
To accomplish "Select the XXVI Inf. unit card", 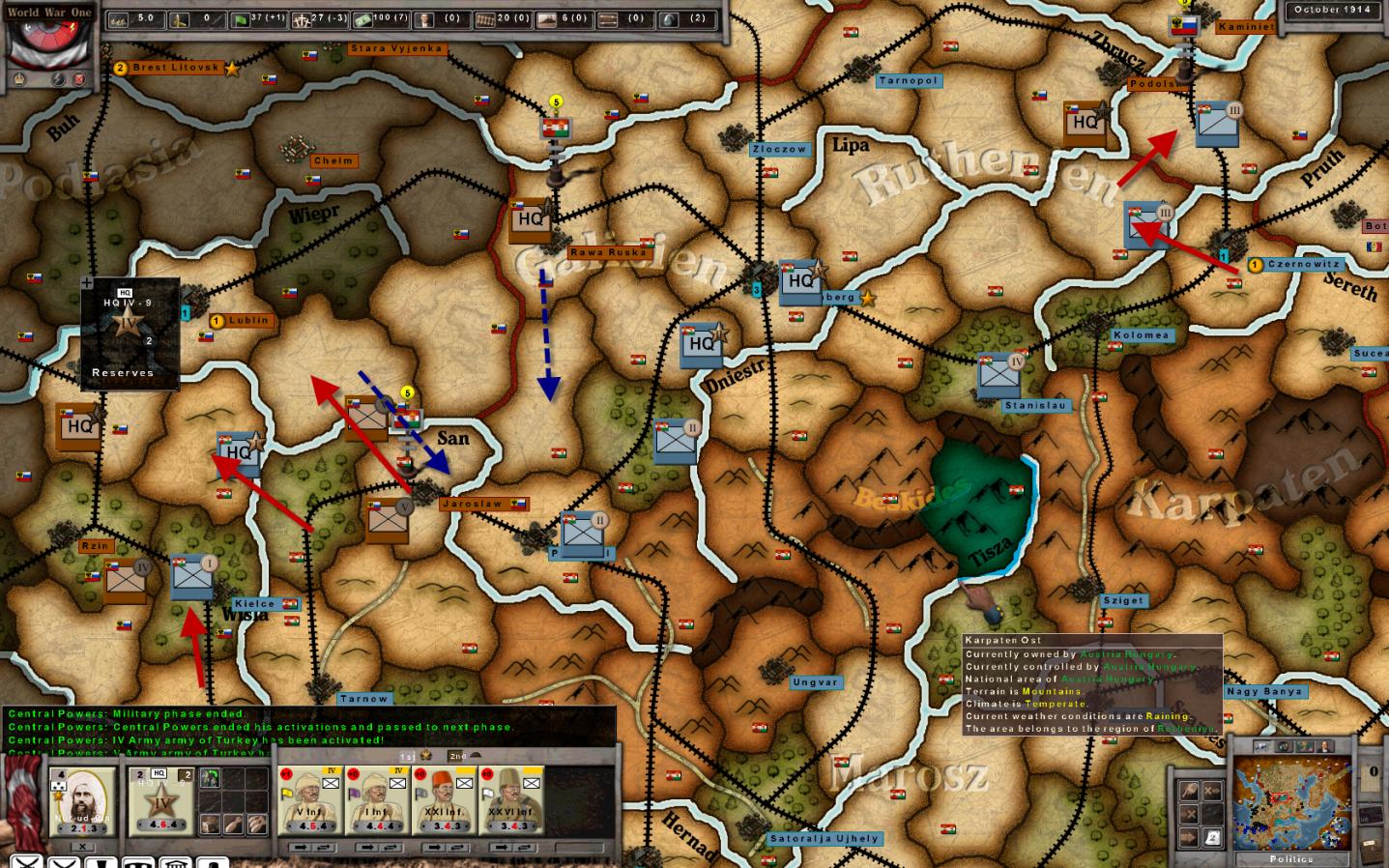I will click(x=511, y=799).
